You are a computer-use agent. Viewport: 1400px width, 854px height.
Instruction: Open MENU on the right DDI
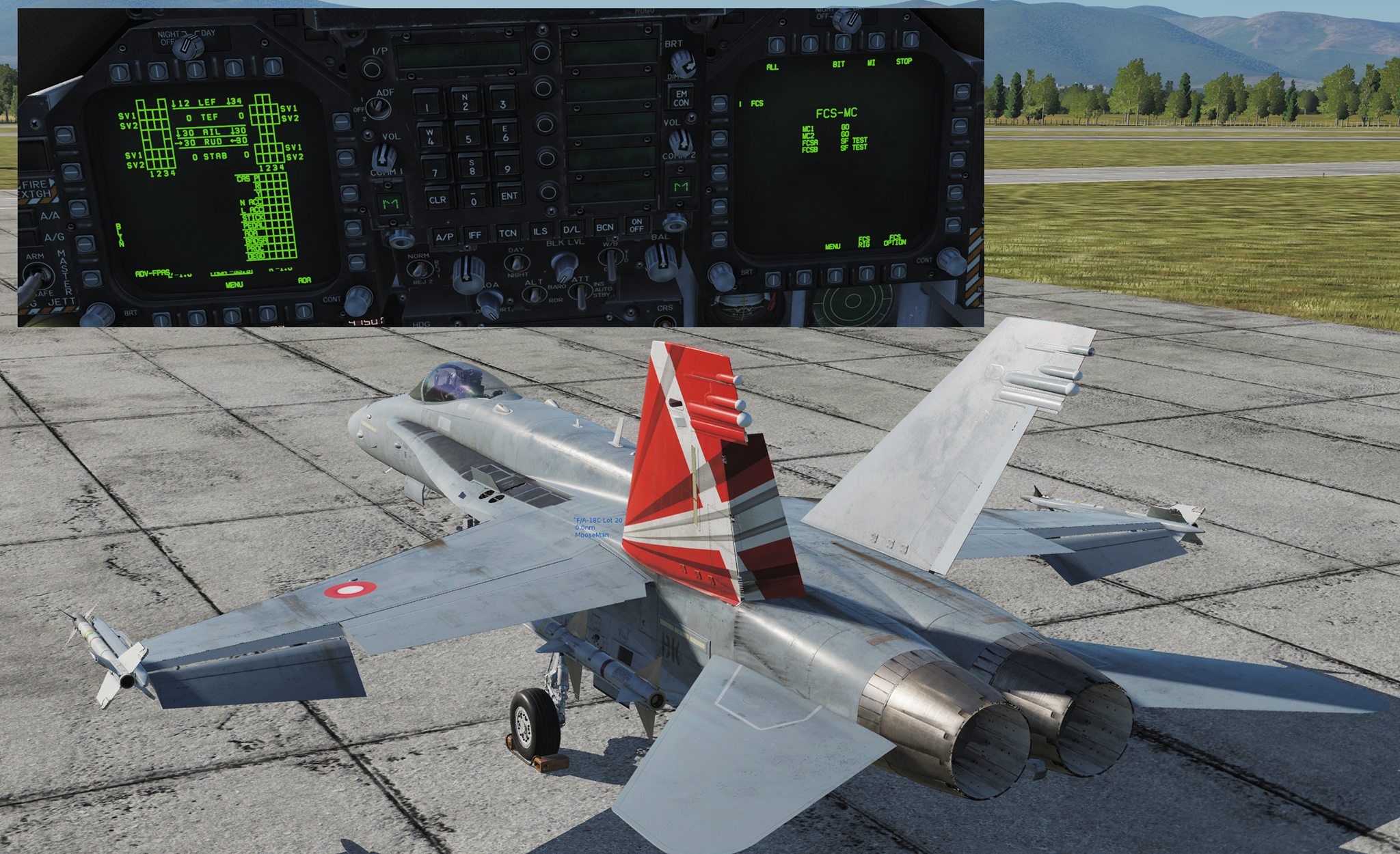pyautogui.click(x=835, y=273)
